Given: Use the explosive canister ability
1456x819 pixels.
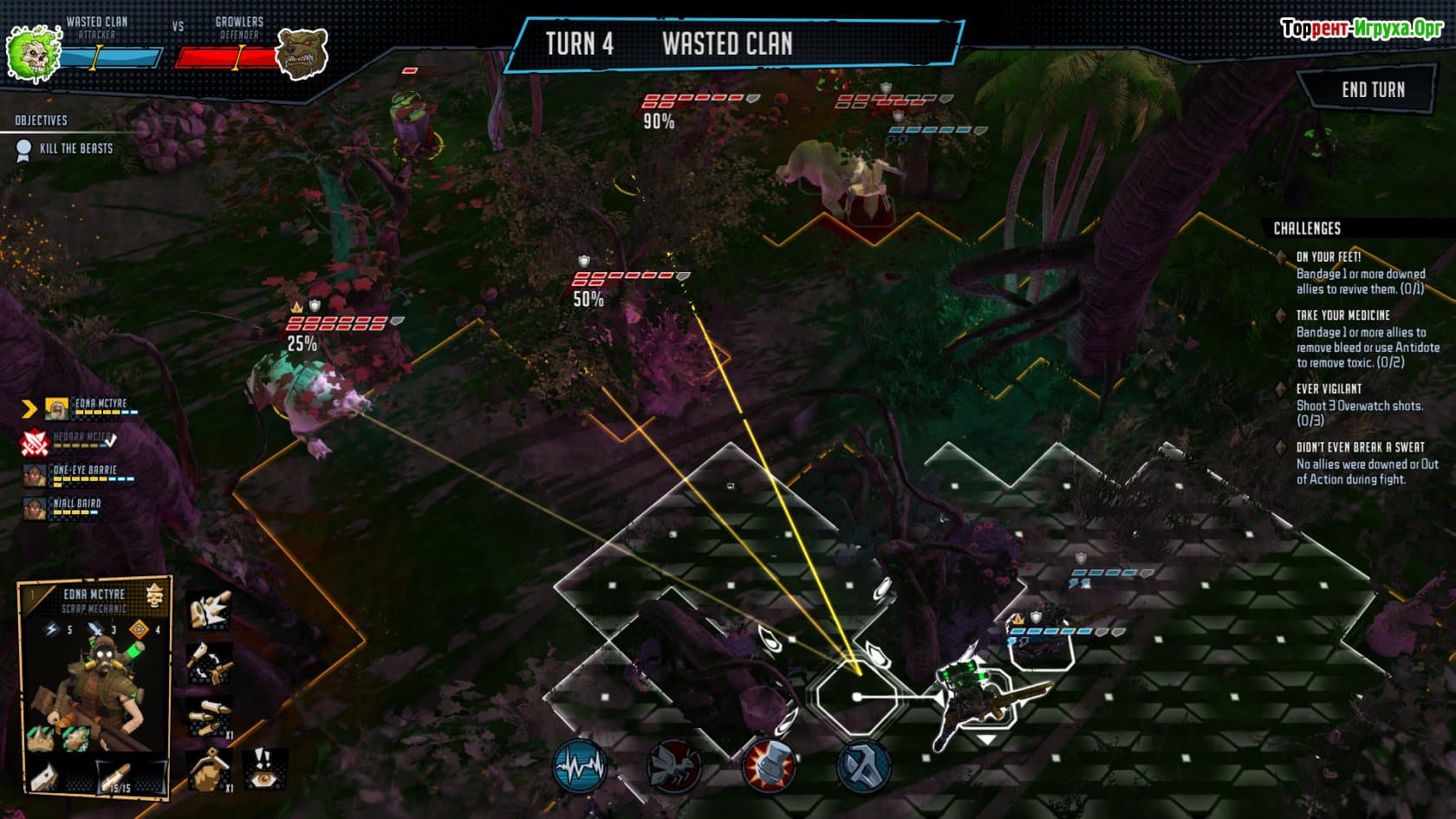Looking at the screenshot, I should click(x=769, y=767).
